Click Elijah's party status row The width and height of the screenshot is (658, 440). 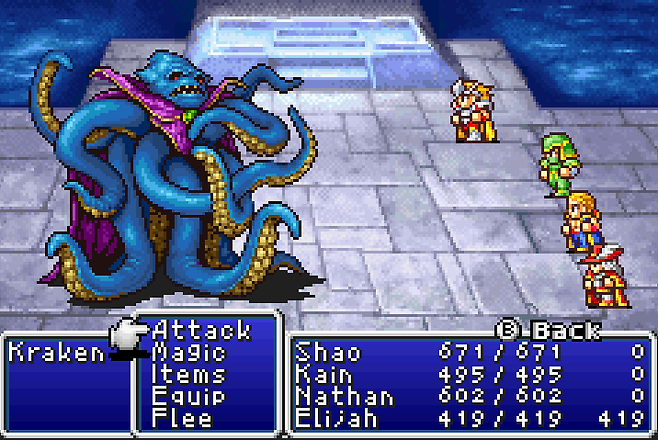tap(470, 418)
